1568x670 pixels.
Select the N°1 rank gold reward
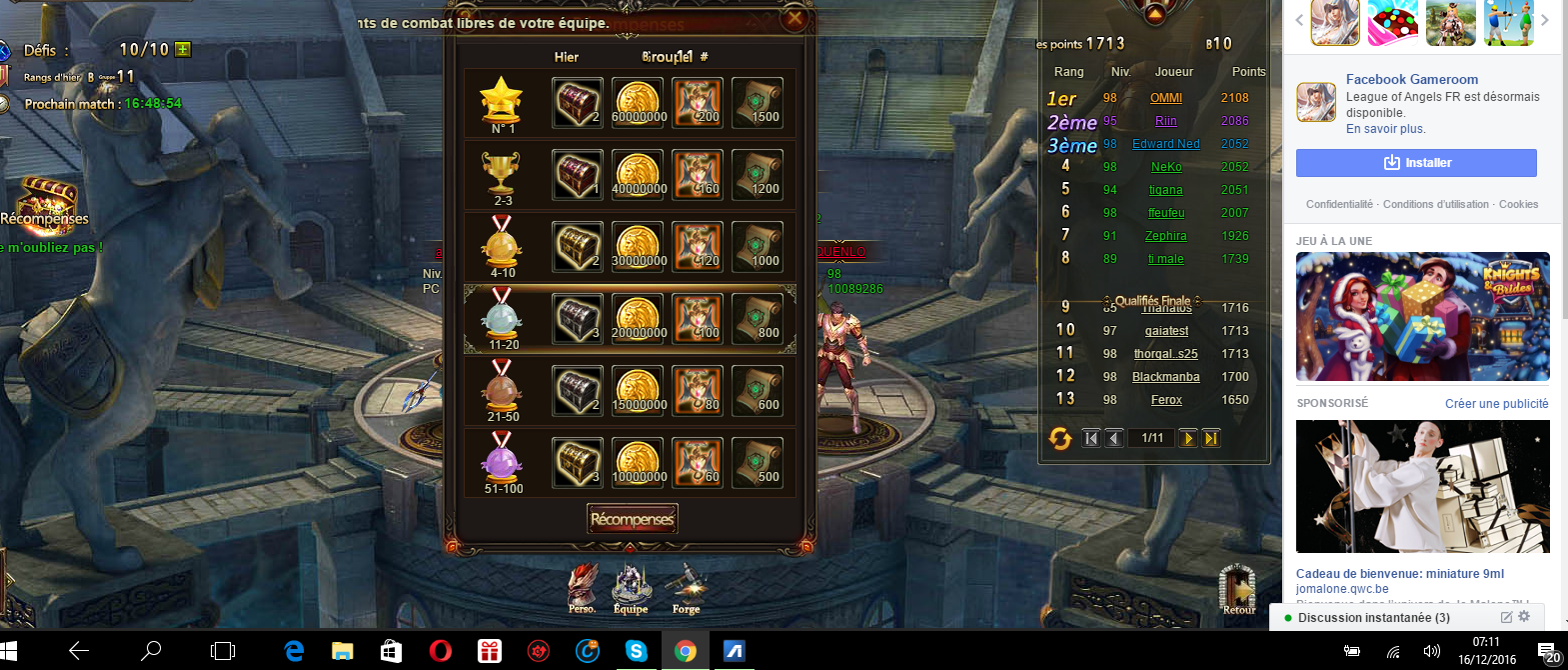click(638, 103)
